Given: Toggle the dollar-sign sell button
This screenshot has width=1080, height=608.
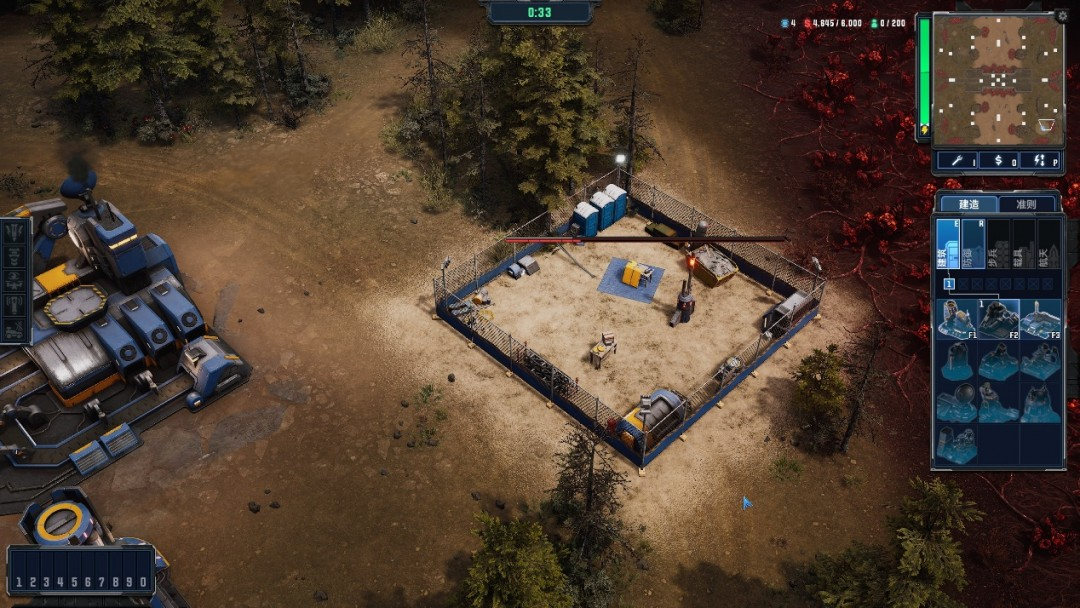Looking at the screenshot, I should coord(997,161).
